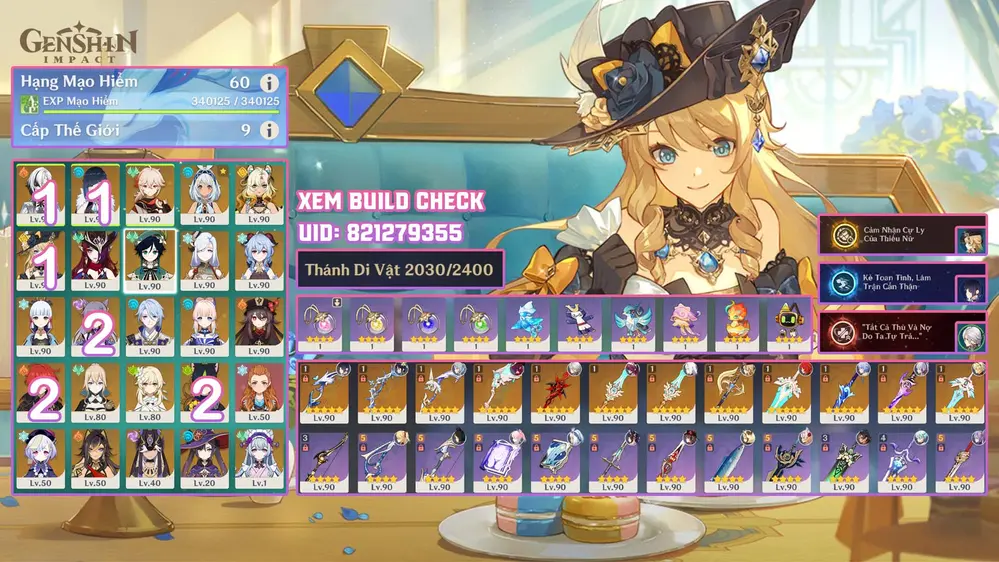Pick the black cat-box gadget with green face
Screen dimensions: 999x562
coord(789,322)
